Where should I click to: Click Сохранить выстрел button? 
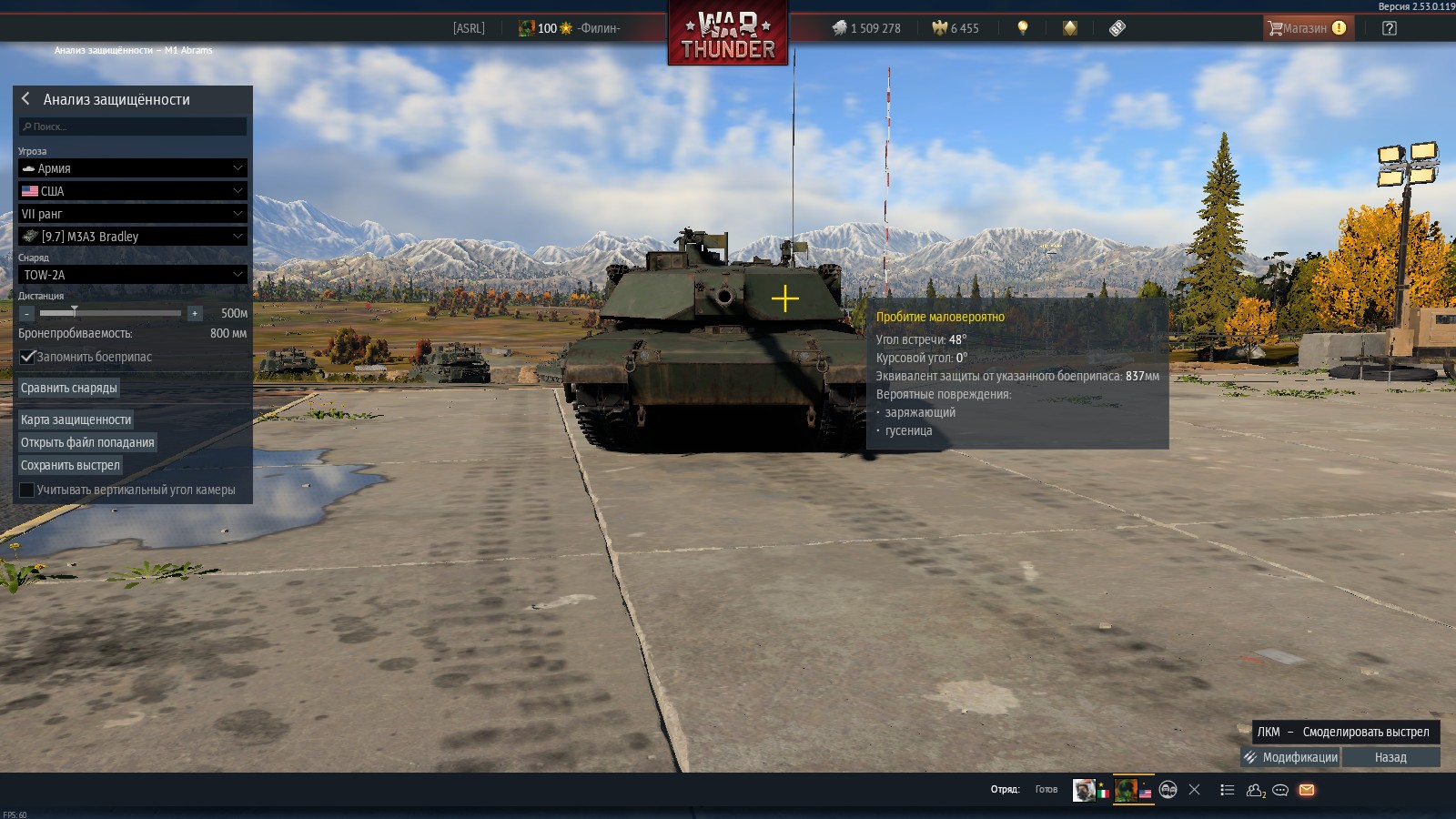(70, 465)
